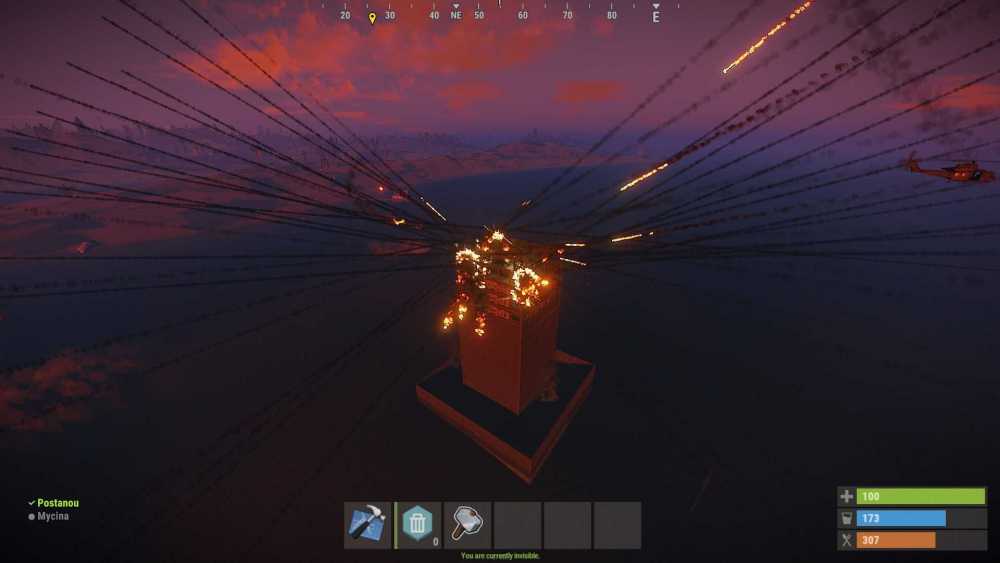Select the trash can hexagon hotbar slot

point(417,525)
